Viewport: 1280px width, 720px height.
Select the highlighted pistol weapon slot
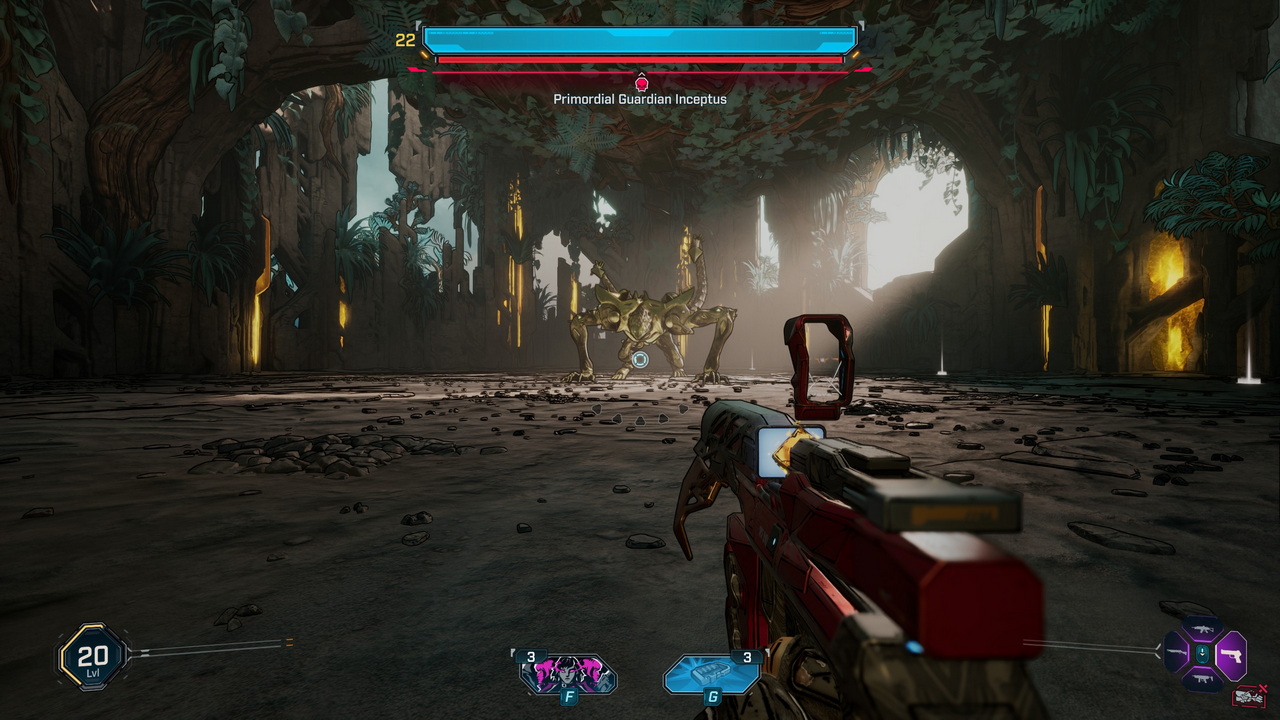coord(1231,656)
